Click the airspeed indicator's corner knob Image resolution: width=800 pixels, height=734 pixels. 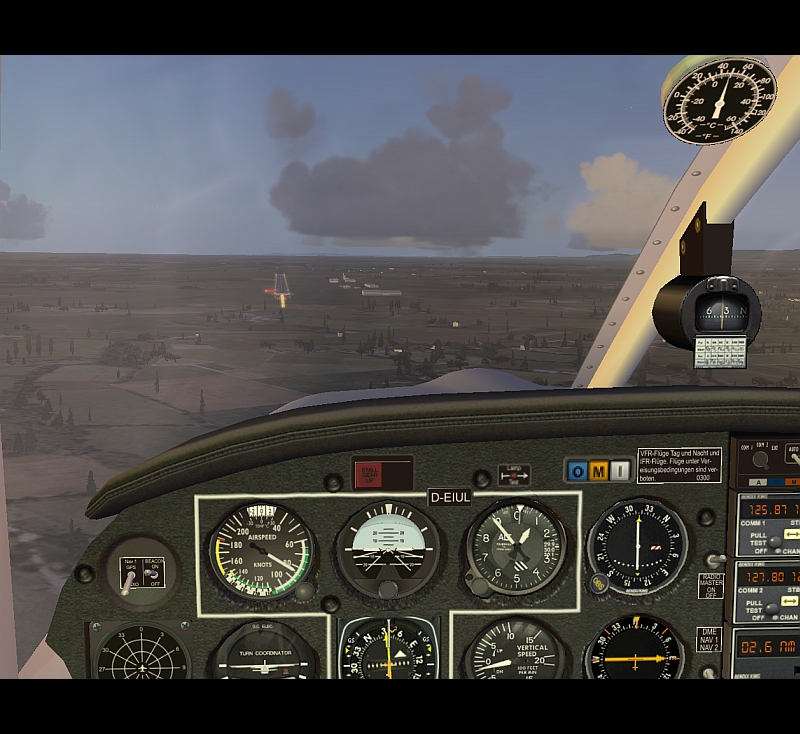point(304,591)
